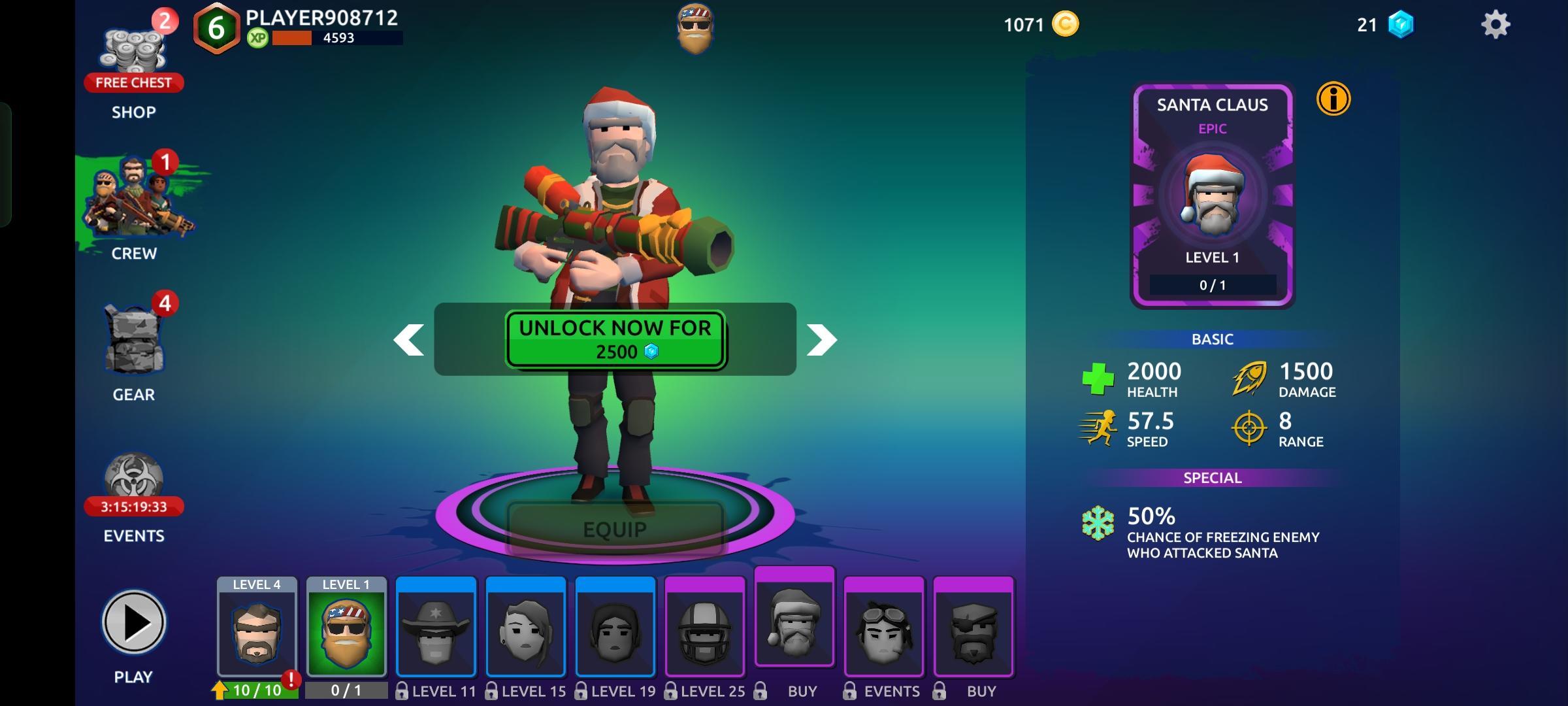Select the Level 11 sheriff character slot
This screenshot has height=706, width=1568.
pyautogui.click(x=436, y=628)
